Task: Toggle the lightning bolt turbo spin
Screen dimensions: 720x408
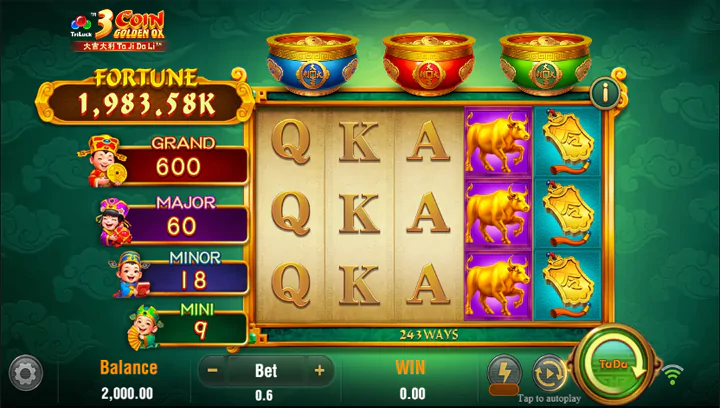Action: (504, 372)
